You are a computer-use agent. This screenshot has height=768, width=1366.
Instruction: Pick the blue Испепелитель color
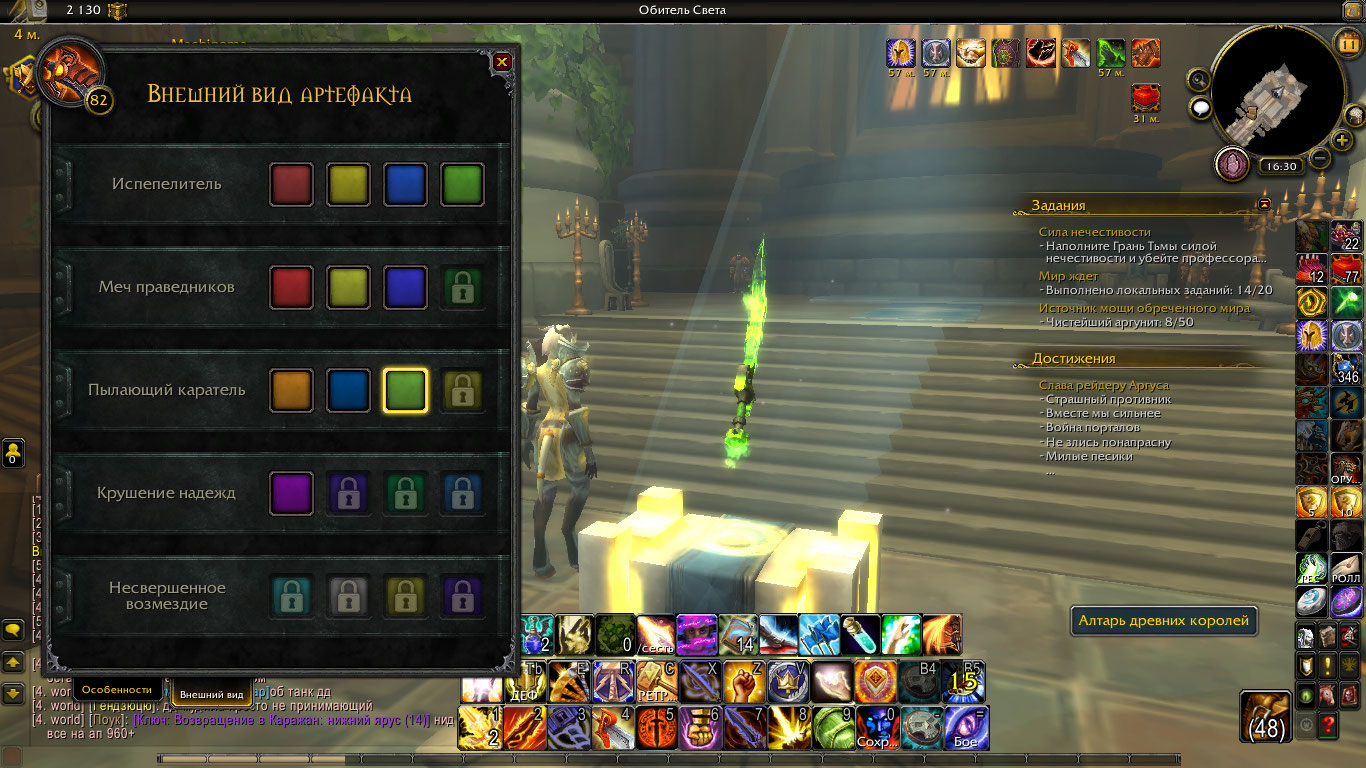[405, 185]
